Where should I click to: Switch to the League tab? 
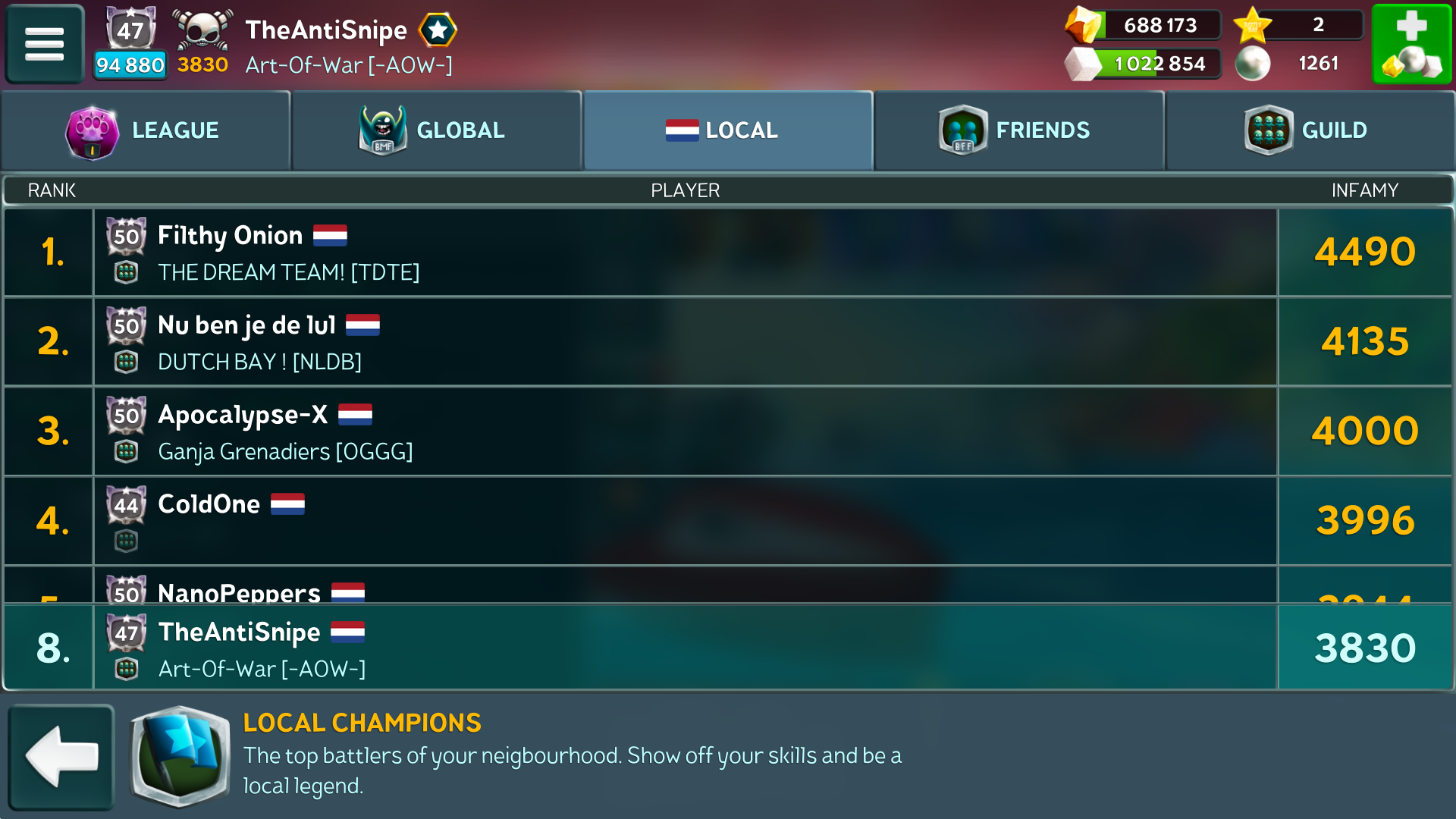[146, 130]
